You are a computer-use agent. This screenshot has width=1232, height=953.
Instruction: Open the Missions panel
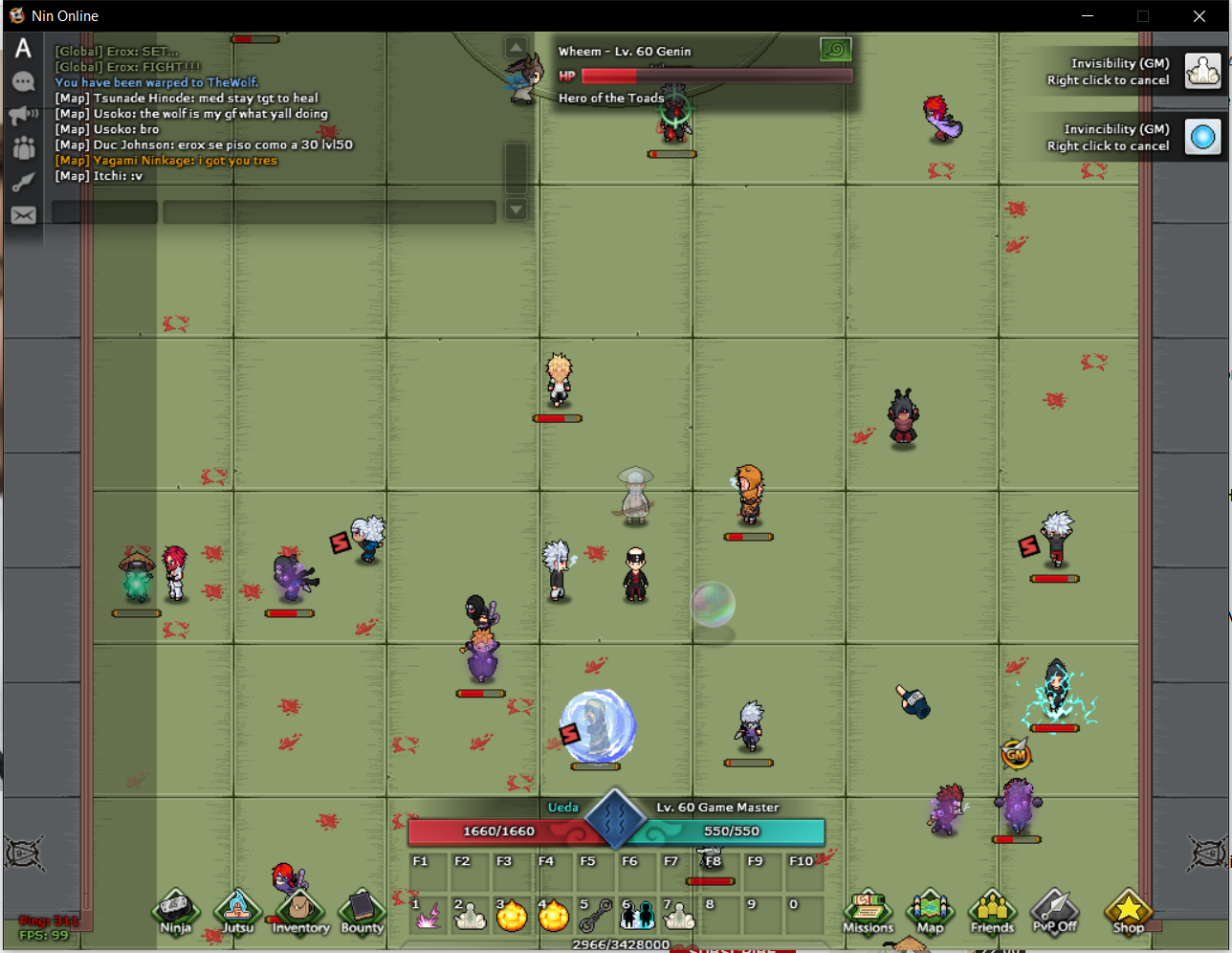click(x=868, y=910)
